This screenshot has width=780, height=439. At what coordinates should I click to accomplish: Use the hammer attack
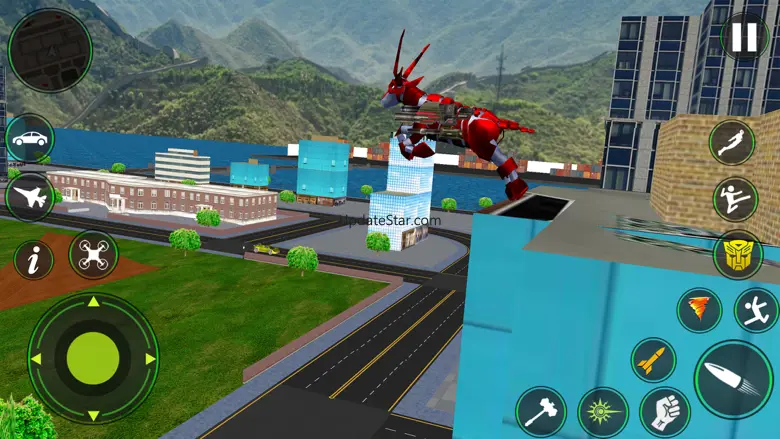[x=541, y=411]
